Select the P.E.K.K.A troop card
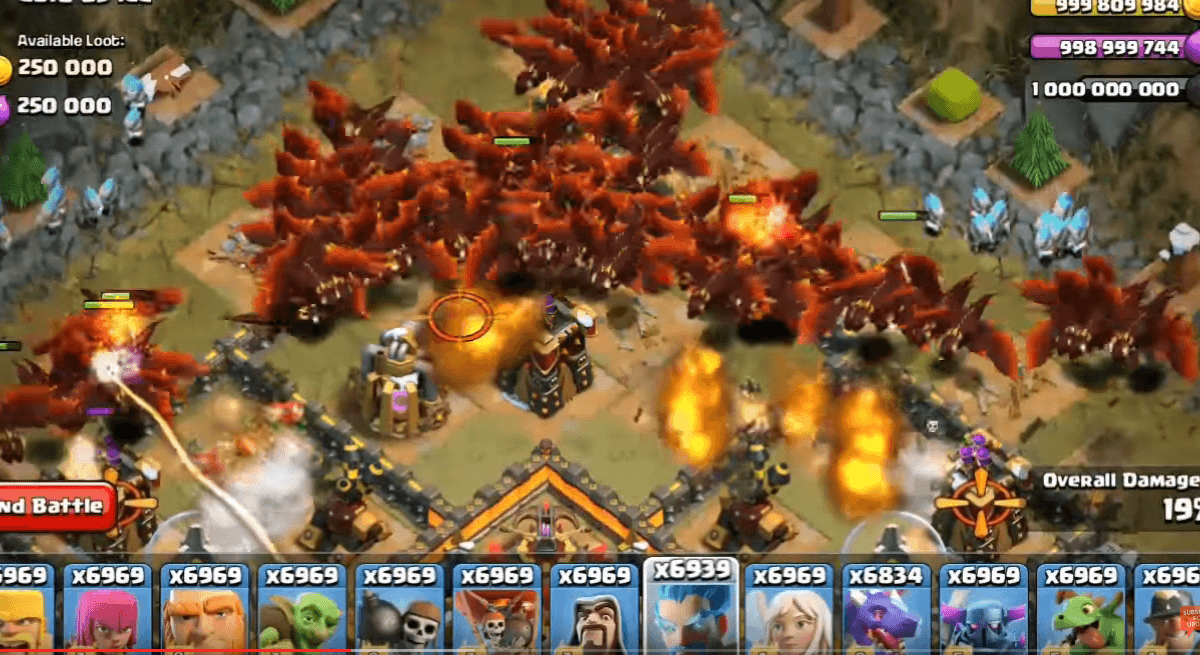 coord(982,610)
